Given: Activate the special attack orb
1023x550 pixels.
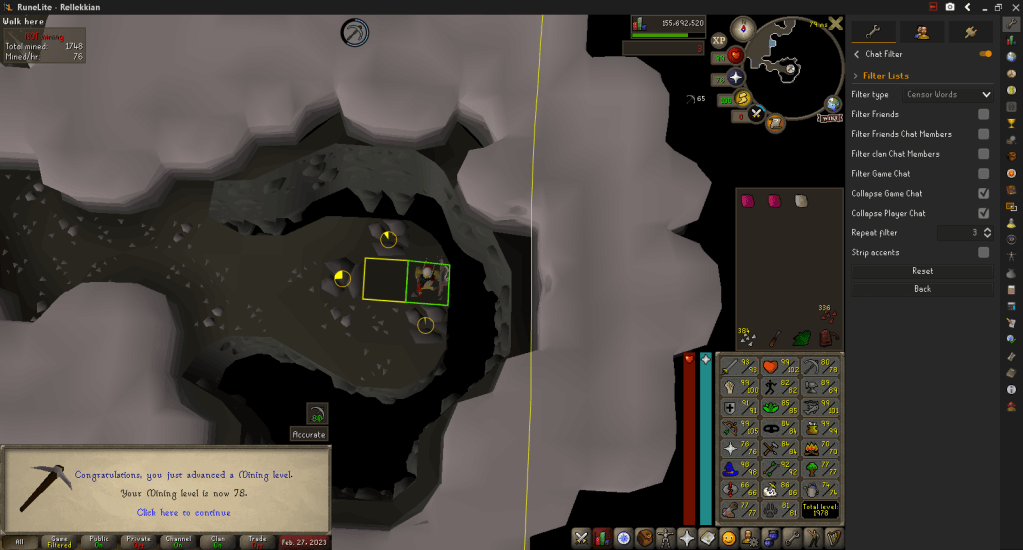Looking at the screenshot, I should (x=757, y=113).
